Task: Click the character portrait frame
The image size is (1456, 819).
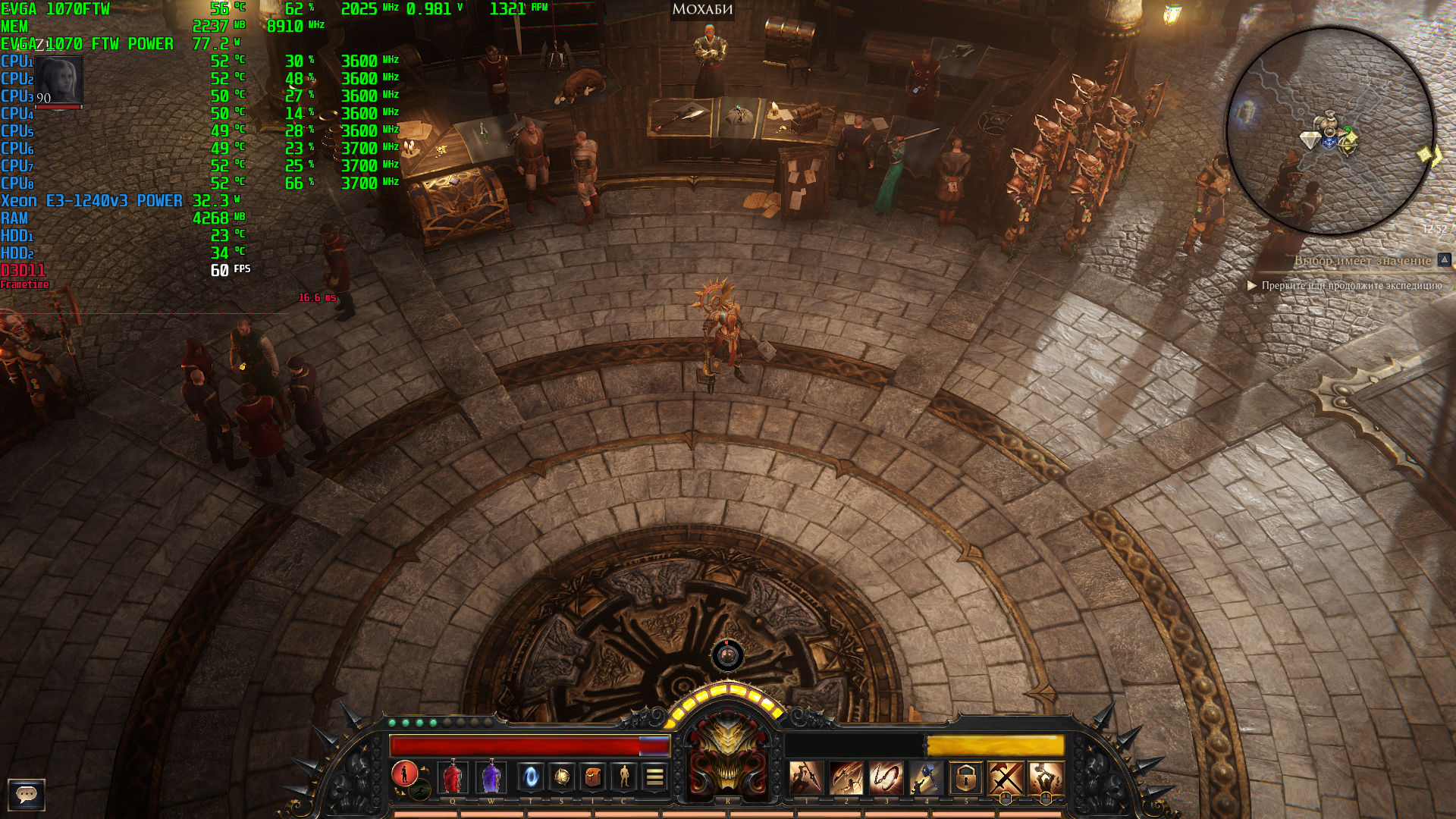Action: [58, 80]
